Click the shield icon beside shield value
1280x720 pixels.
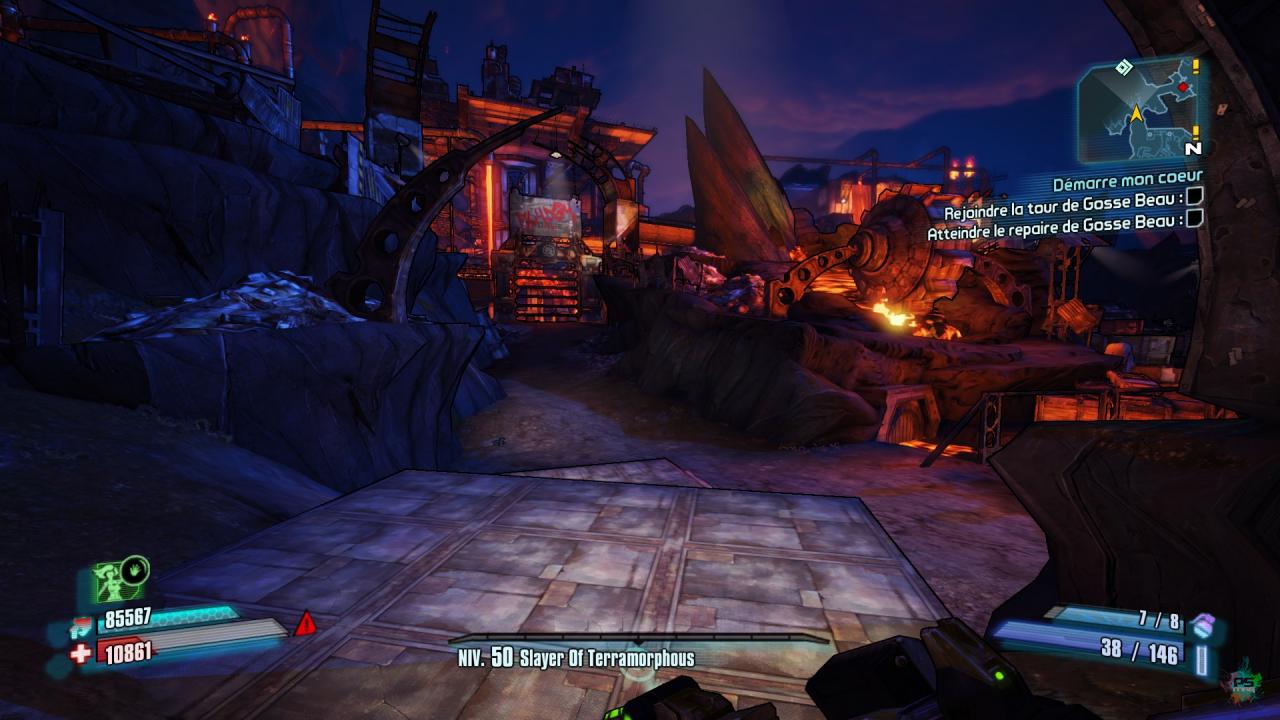(81, 627)
